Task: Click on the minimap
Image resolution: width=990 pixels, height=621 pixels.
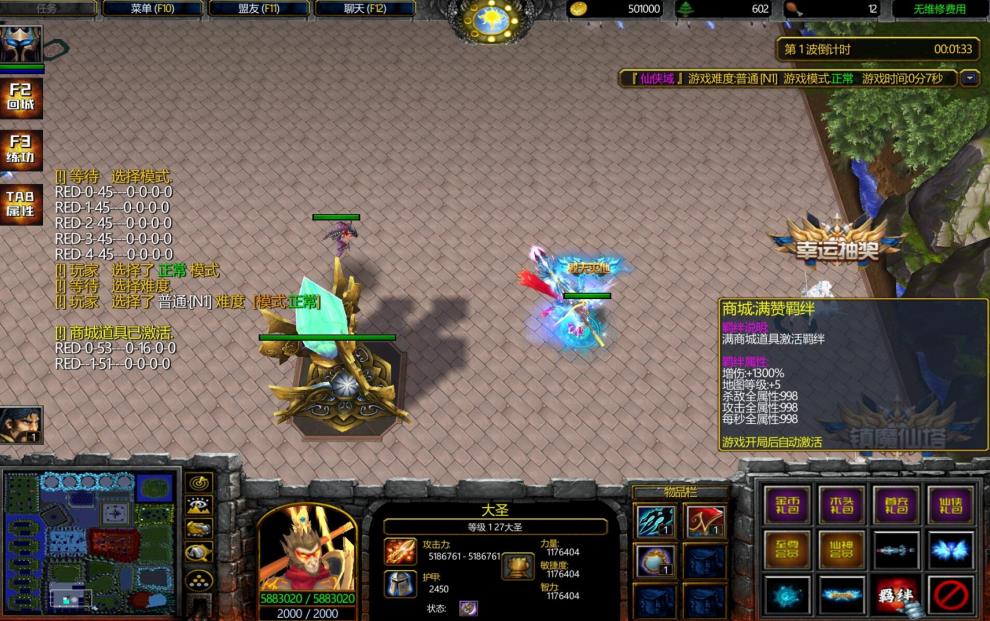Action: (90, 542)
